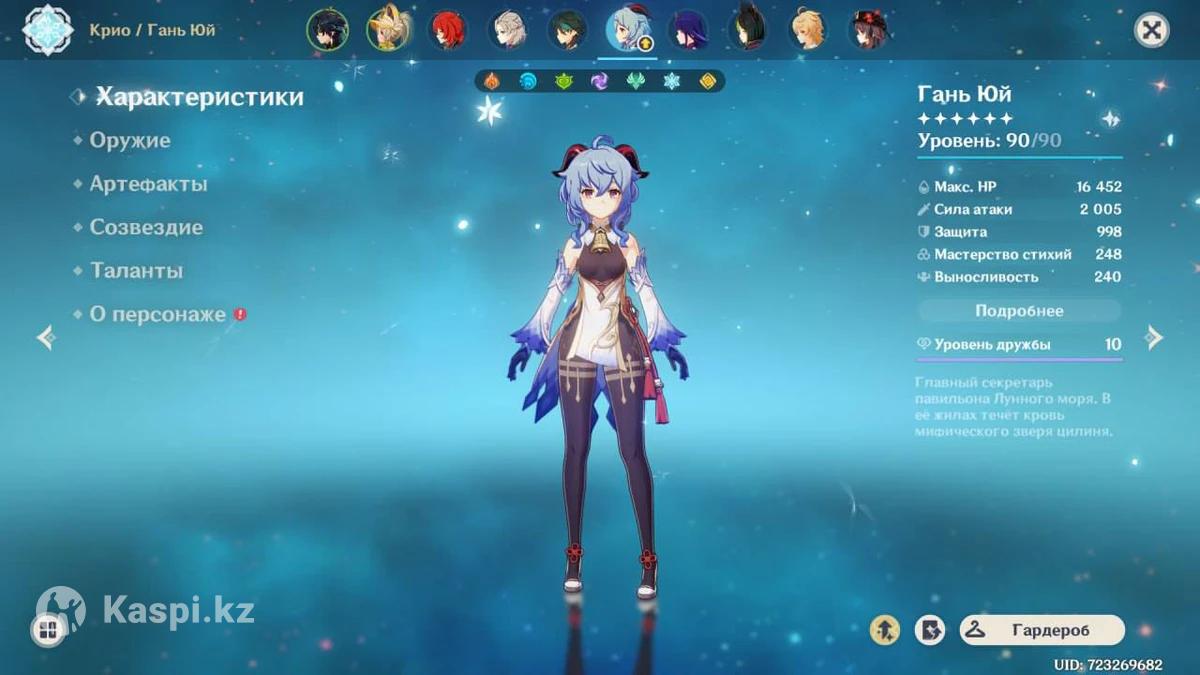Filter characters by the purple Electro icon
The height and width of the screenshot is (675, 1200).
coord(599,81)
